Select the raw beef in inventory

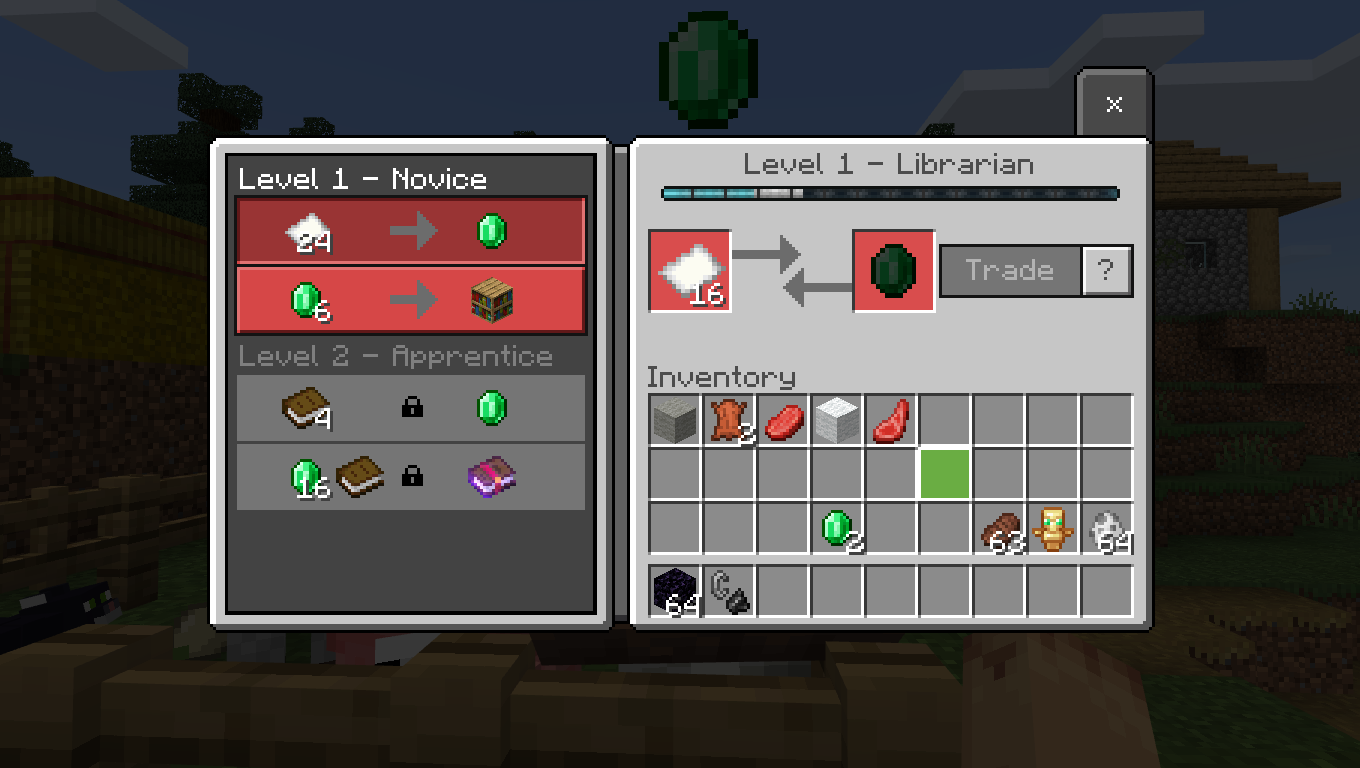tap(783, 420)
